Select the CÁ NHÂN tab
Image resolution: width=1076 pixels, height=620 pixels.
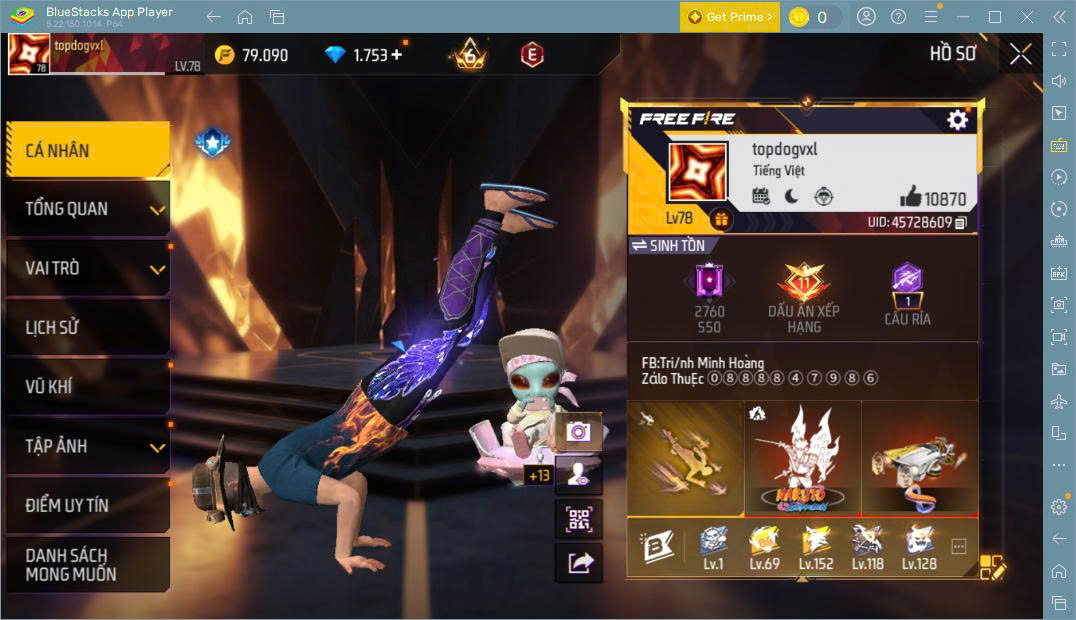click(87, 150)
